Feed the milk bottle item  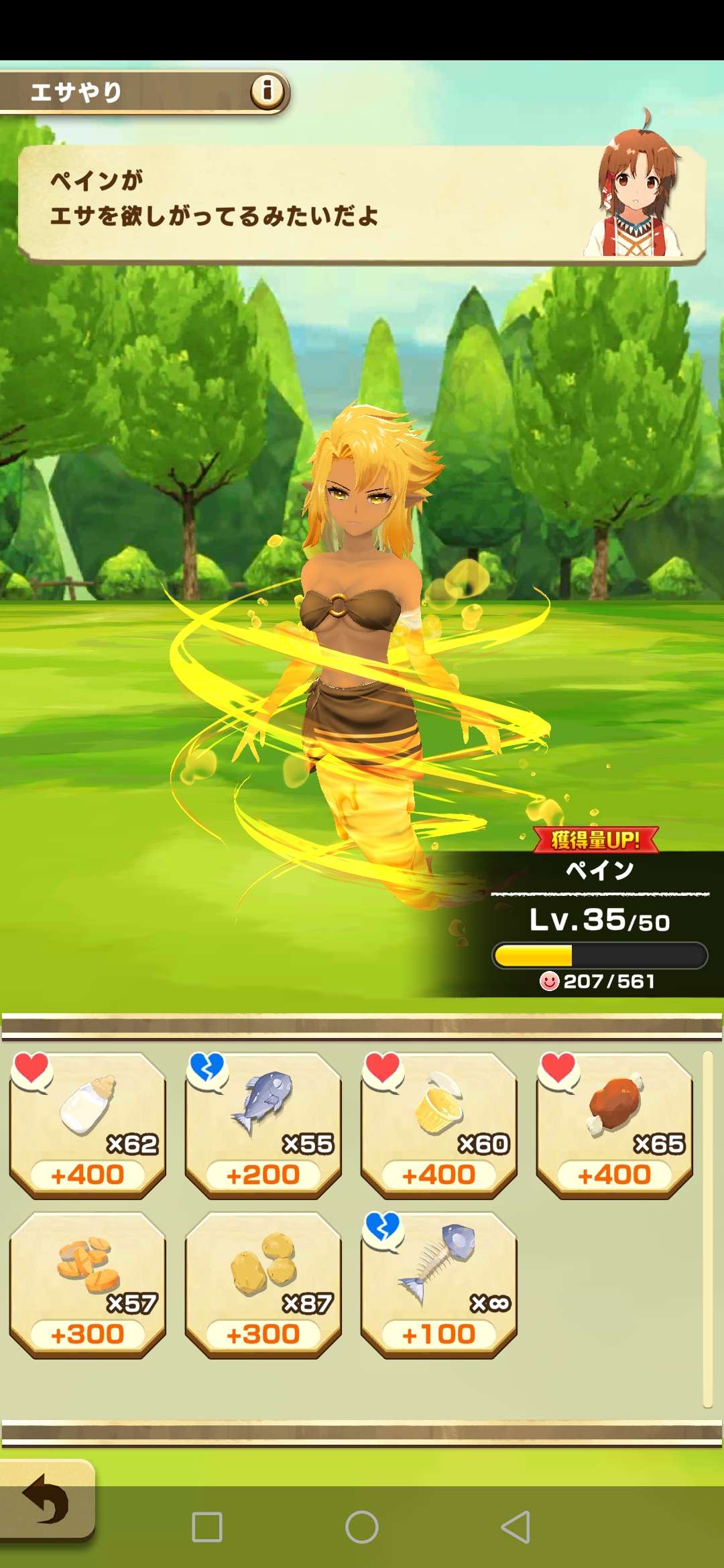[87, 1124]
